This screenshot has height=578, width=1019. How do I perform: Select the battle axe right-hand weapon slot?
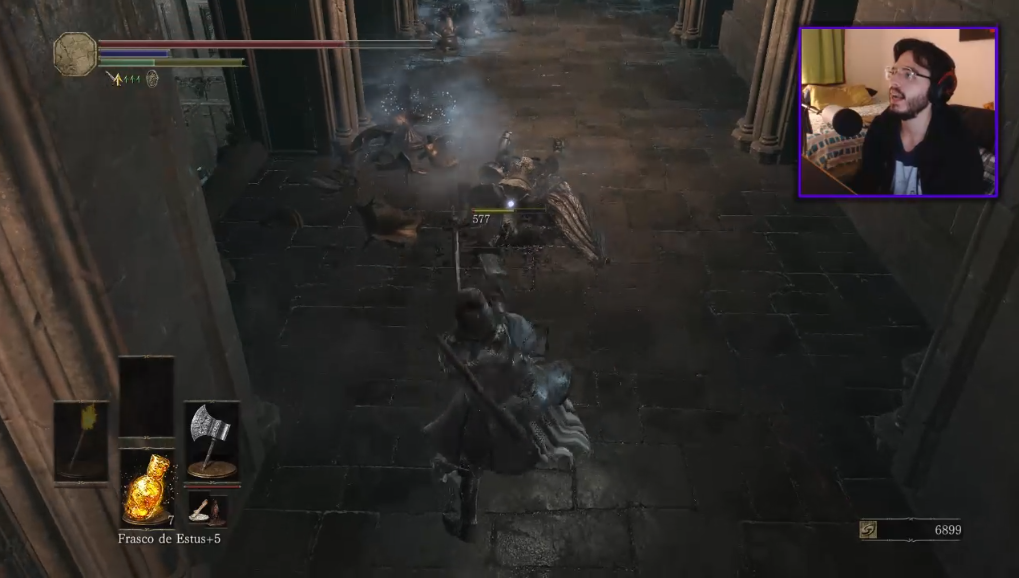point(212,440)
